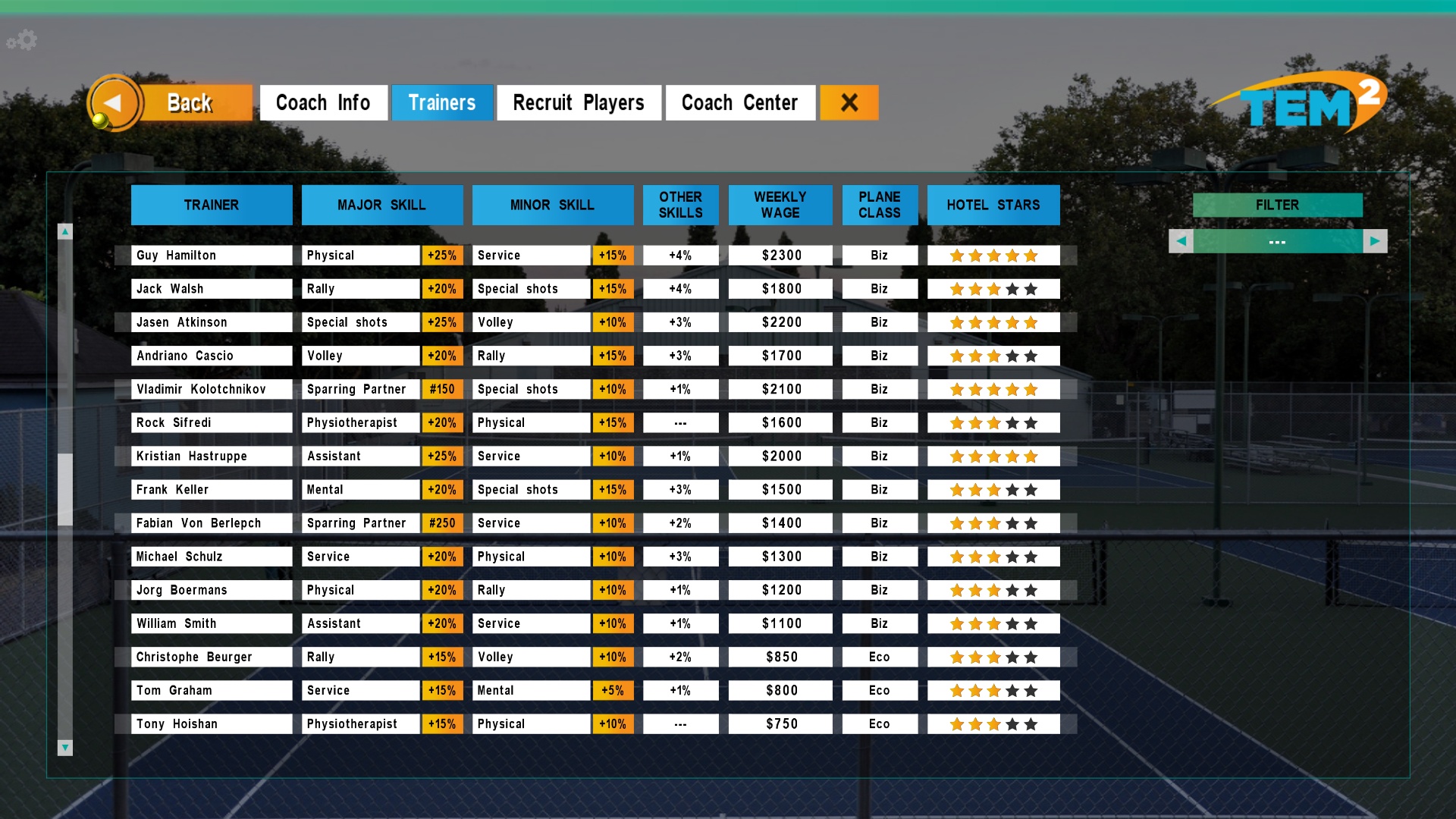
Task: Click Rock Sifredi's weekly wage of $1600
Action: tap(780, 422)
